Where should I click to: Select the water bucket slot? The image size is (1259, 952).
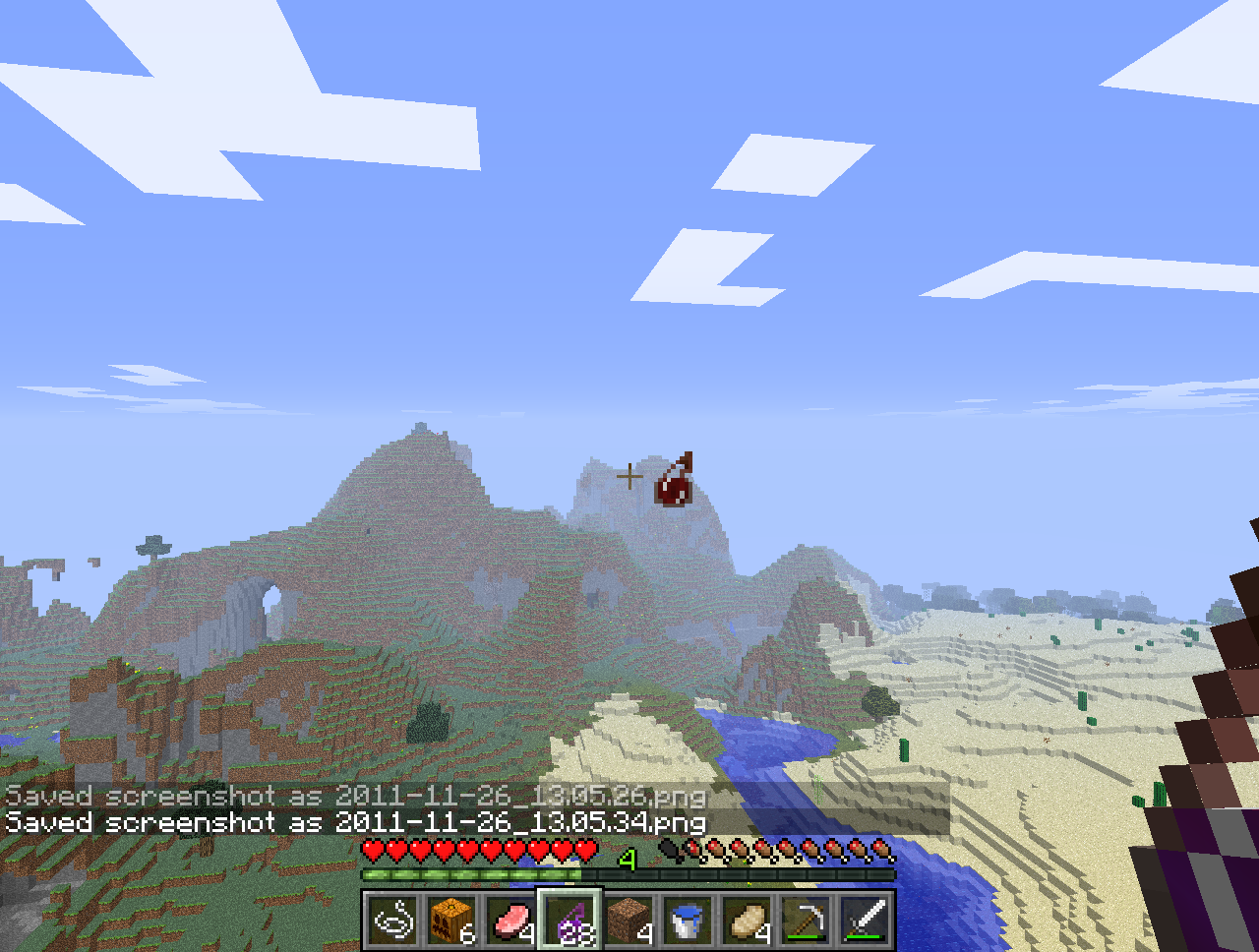(x=688, y=922)
